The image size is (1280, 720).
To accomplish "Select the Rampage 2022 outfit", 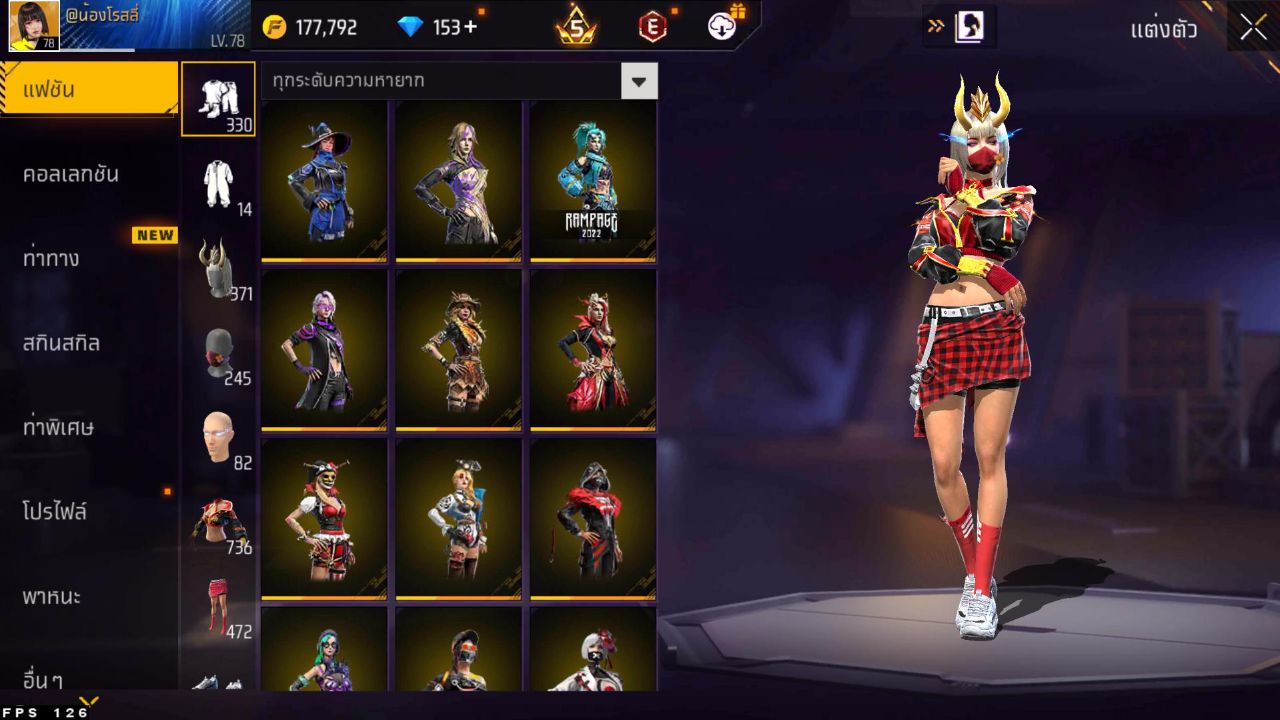I will 593,180.
